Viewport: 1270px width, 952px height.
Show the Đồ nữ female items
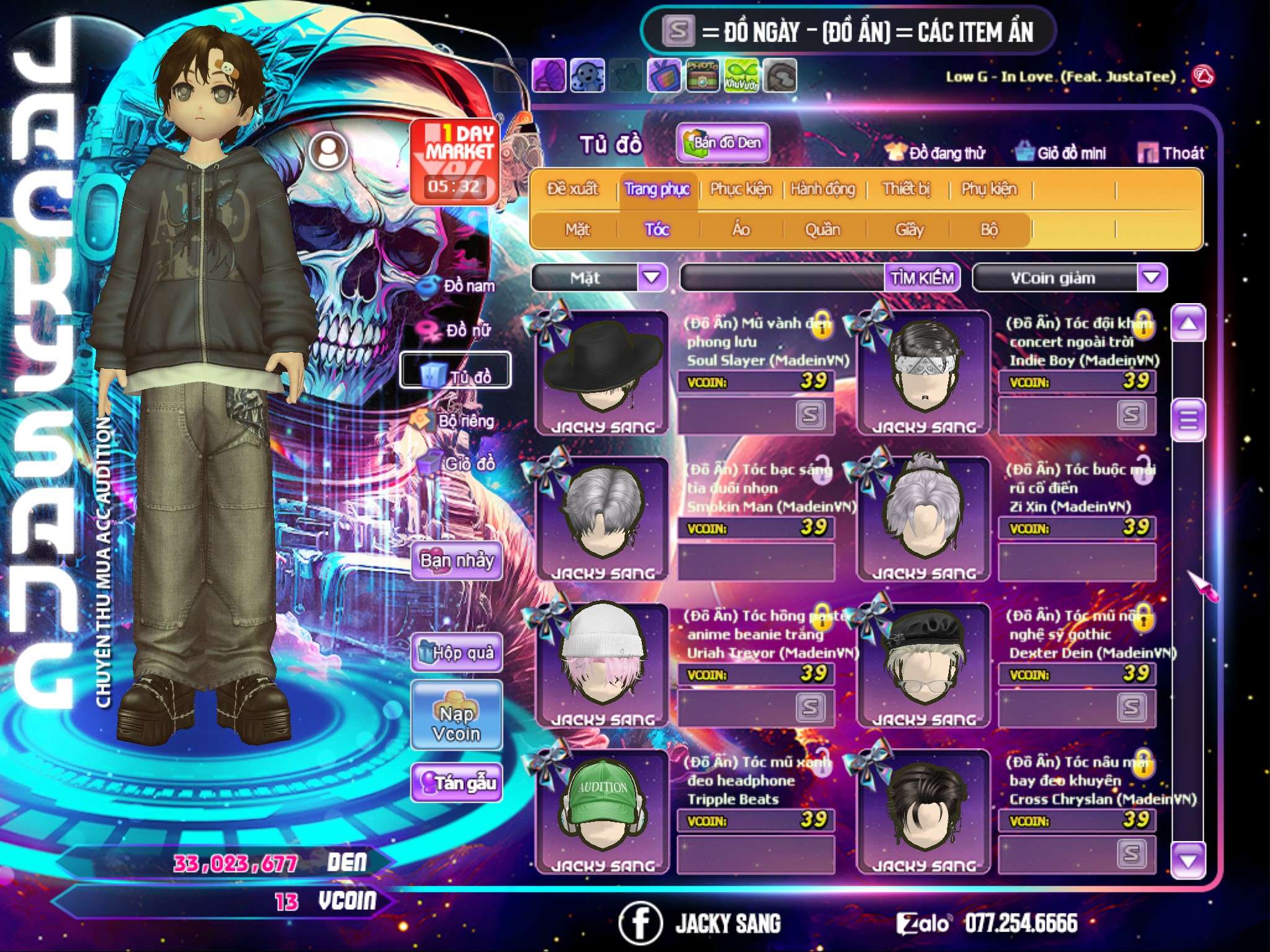459,330
